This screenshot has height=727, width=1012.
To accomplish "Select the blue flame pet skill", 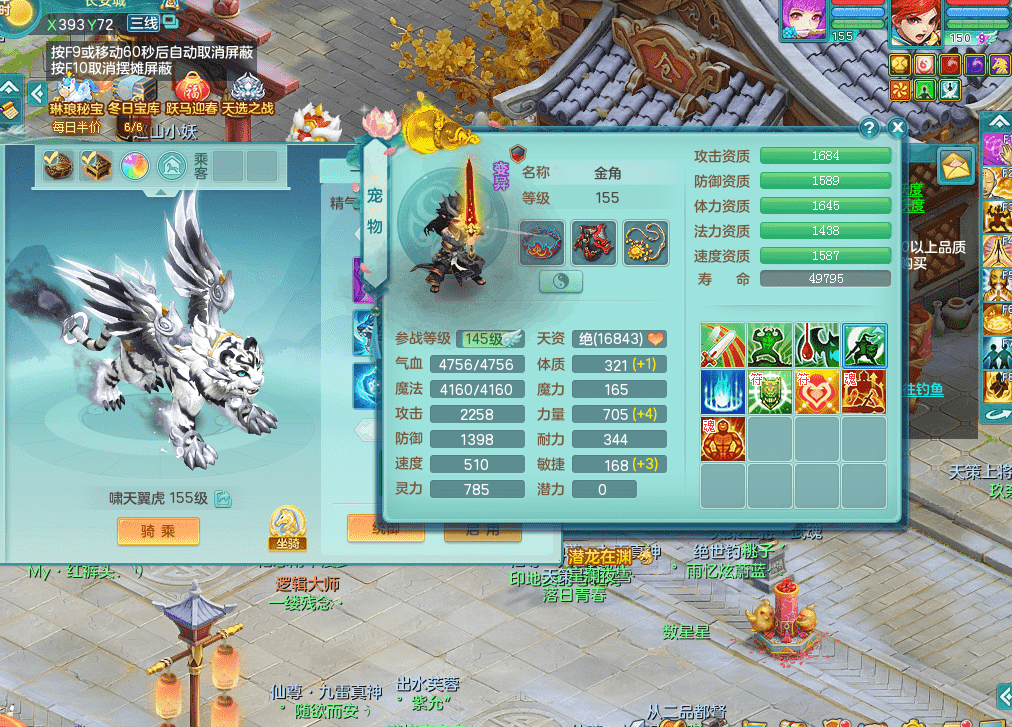I will coord(722,392).
